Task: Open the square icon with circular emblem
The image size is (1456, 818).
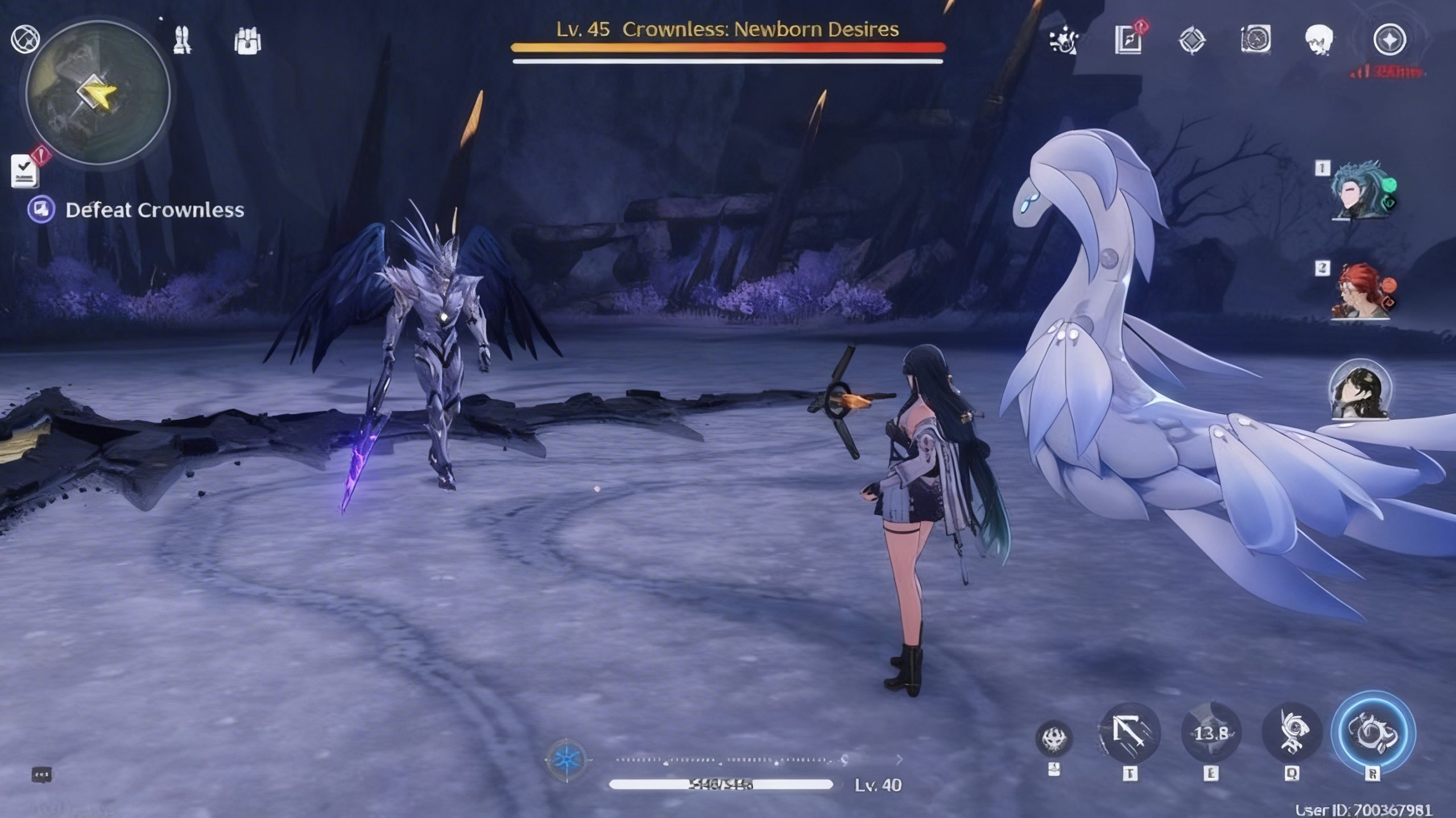Action: (x=1256, y=40)
